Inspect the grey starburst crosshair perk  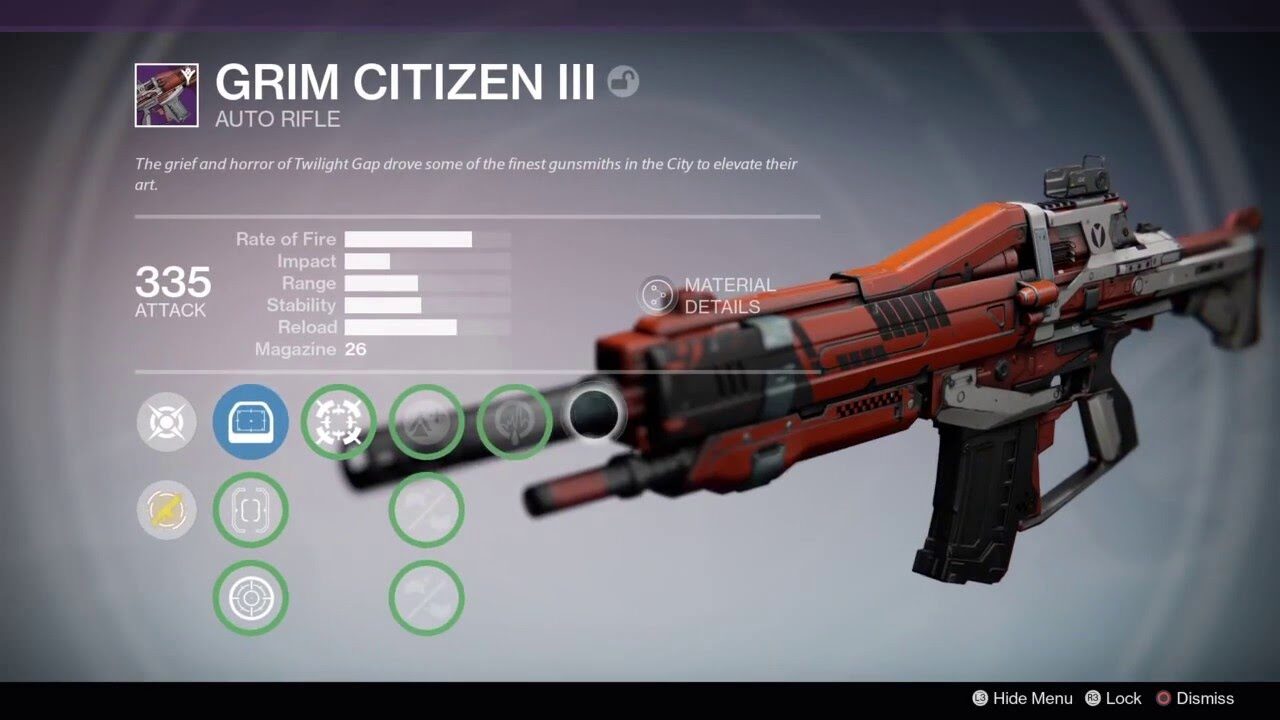[166, 422]
